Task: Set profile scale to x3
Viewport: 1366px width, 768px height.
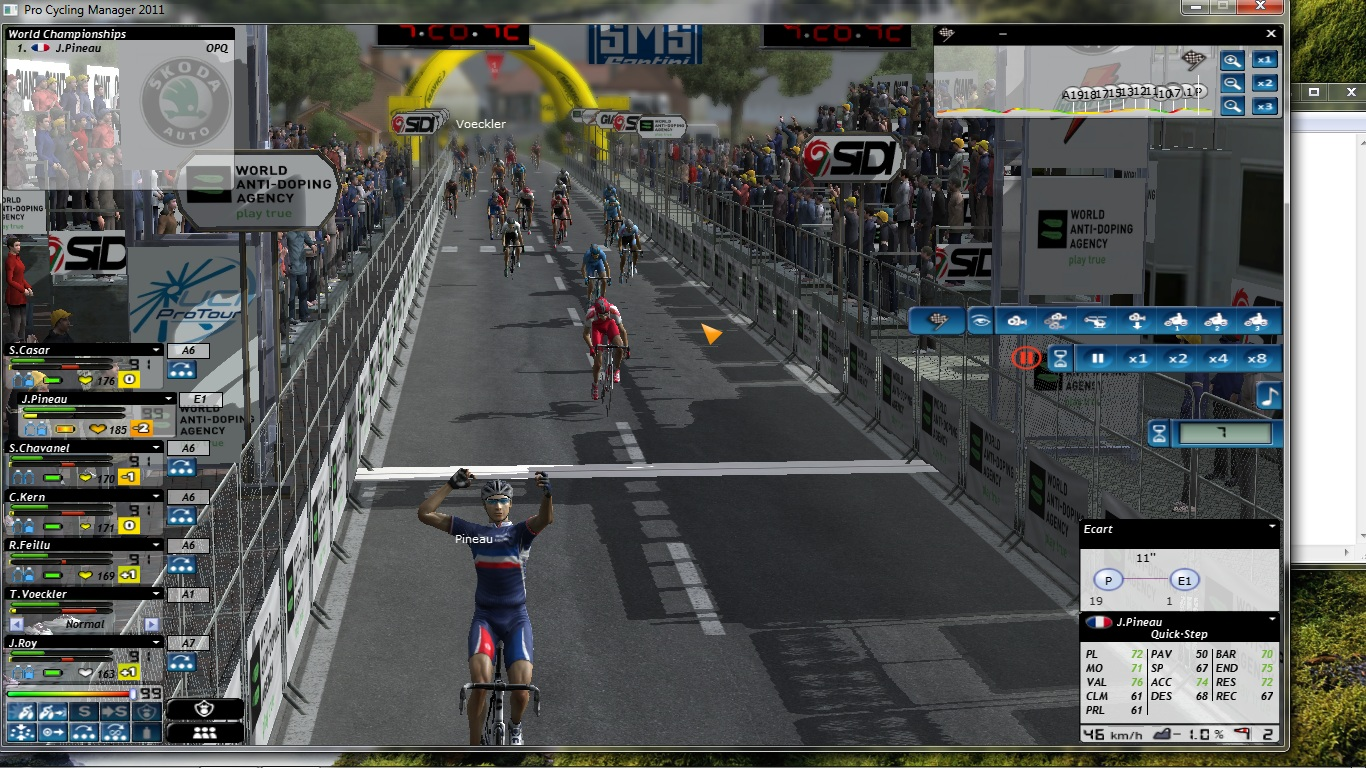Action: pyautogui.click(x=1266, y=106)
